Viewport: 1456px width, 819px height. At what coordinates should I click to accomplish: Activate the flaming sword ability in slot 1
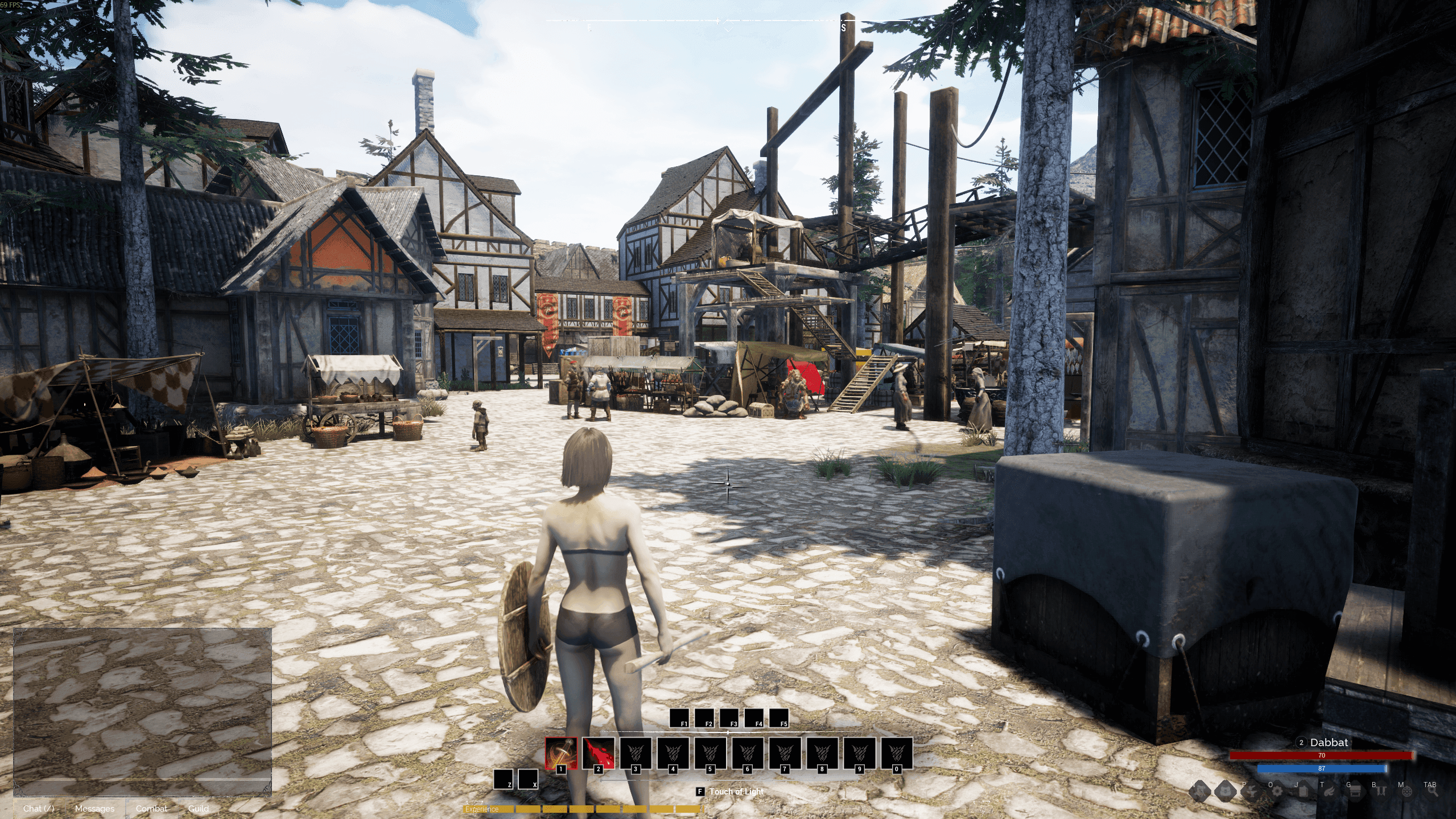click(561, 752)
